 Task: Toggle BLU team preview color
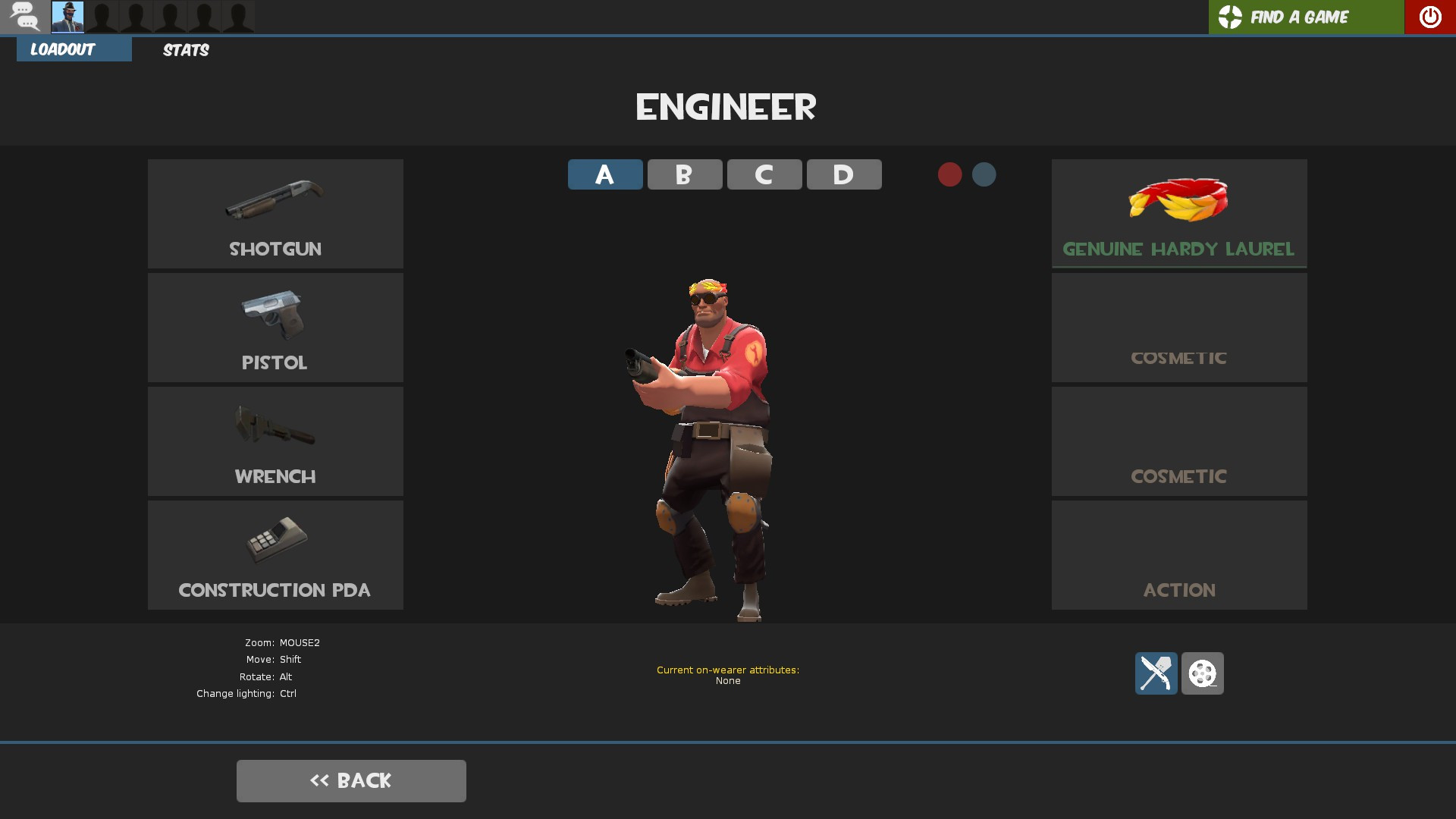[x=984, y=174]
